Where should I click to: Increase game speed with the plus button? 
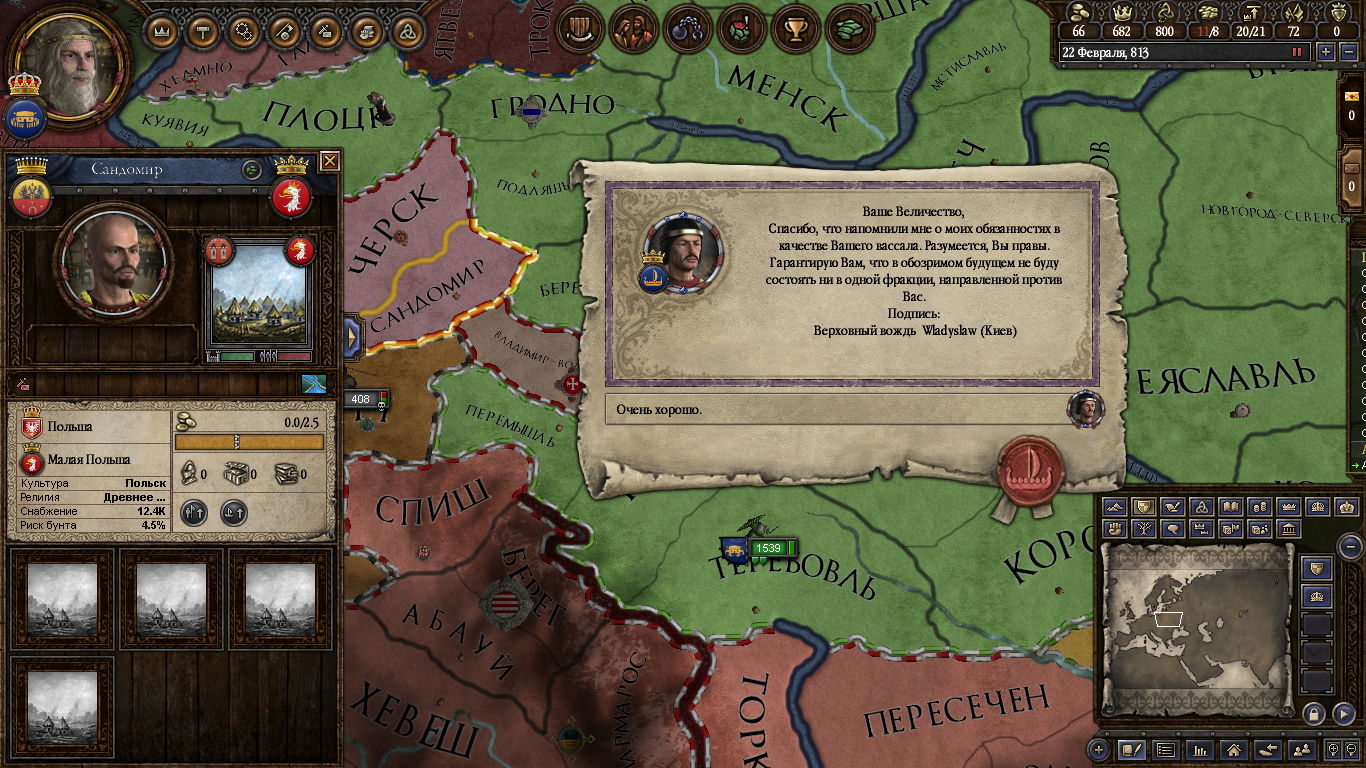click(1326, 52)
